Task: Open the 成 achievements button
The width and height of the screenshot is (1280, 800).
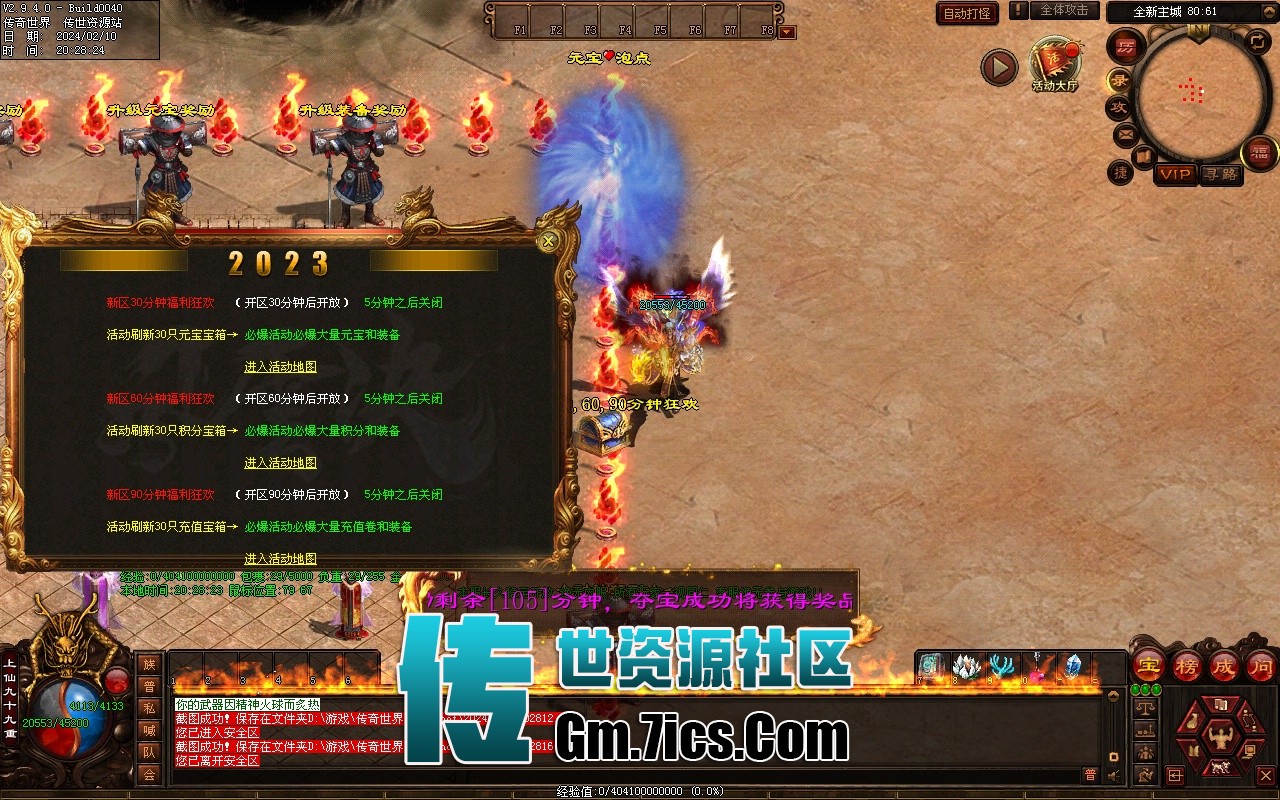Action: tap(1224, 666)
